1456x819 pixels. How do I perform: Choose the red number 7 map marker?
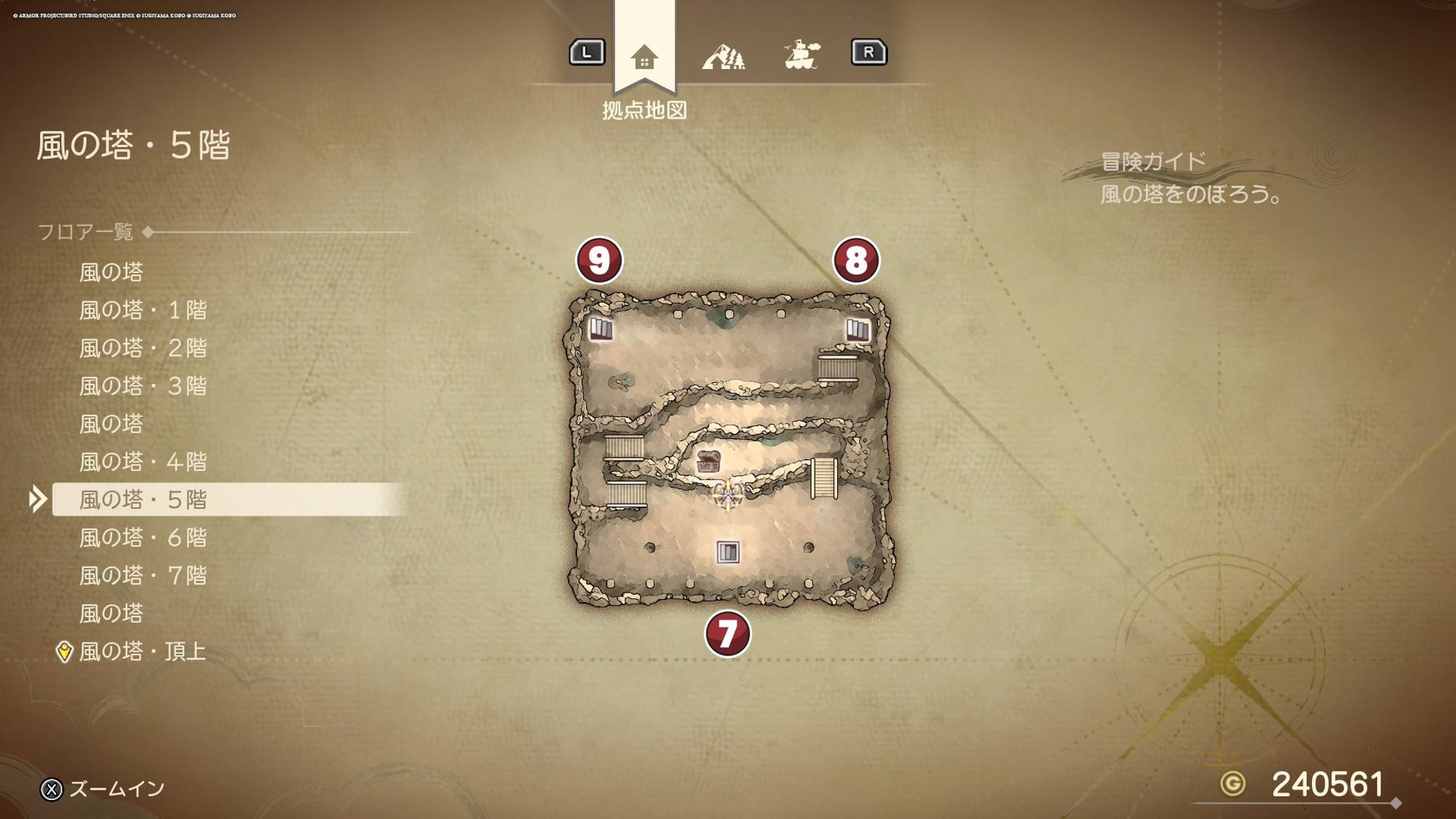click(727, 633)
